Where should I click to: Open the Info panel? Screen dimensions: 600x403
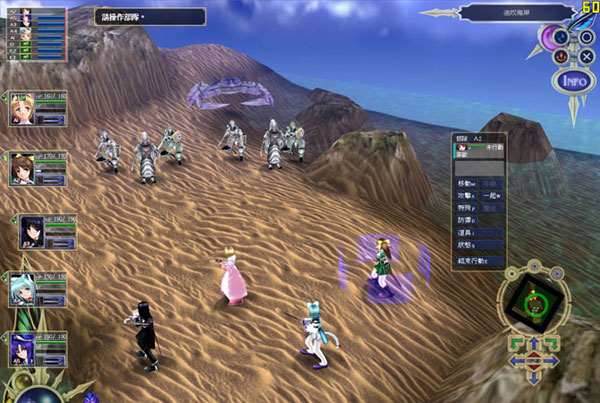click(572, 80)
